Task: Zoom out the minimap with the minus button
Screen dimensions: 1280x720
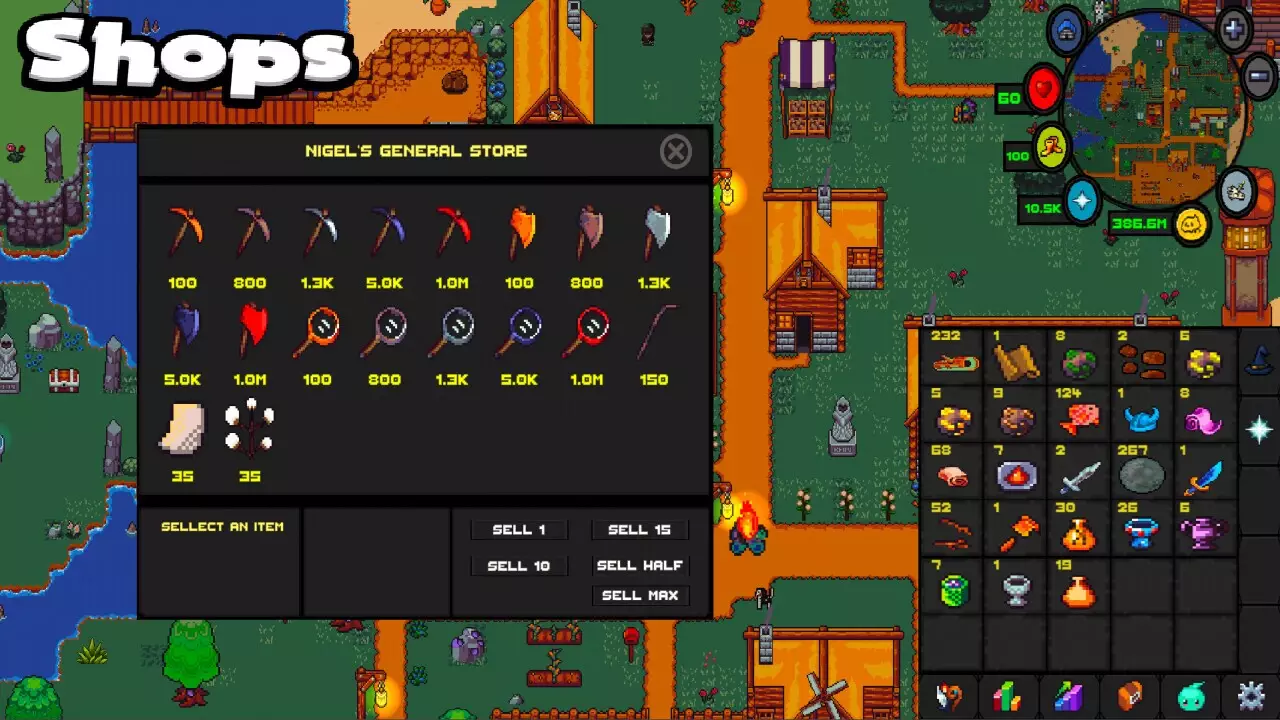Action: pyautogui.click(x=1256, y=76)
